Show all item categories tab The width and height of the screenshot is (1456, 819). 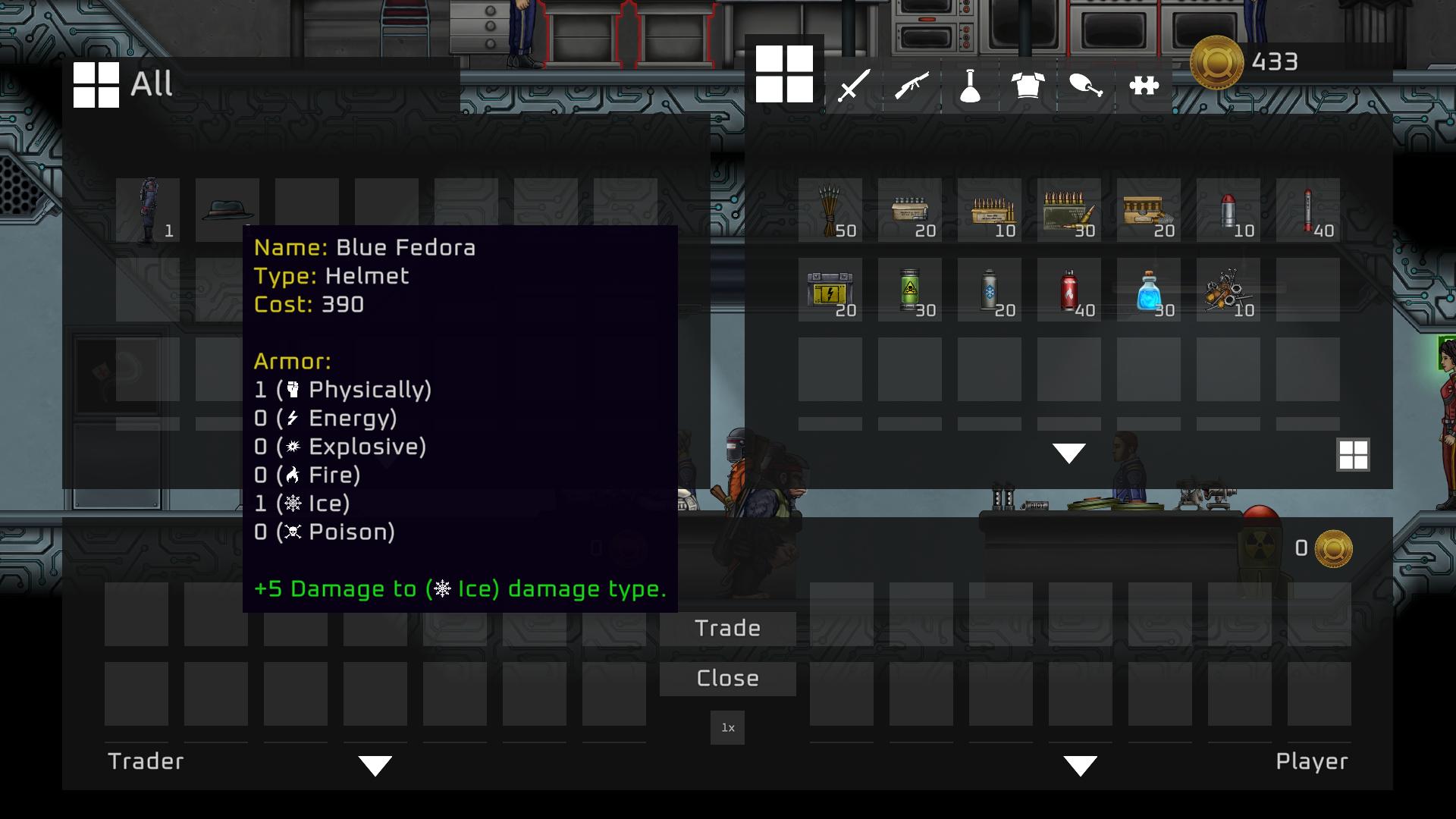click(x=784, y=74)
